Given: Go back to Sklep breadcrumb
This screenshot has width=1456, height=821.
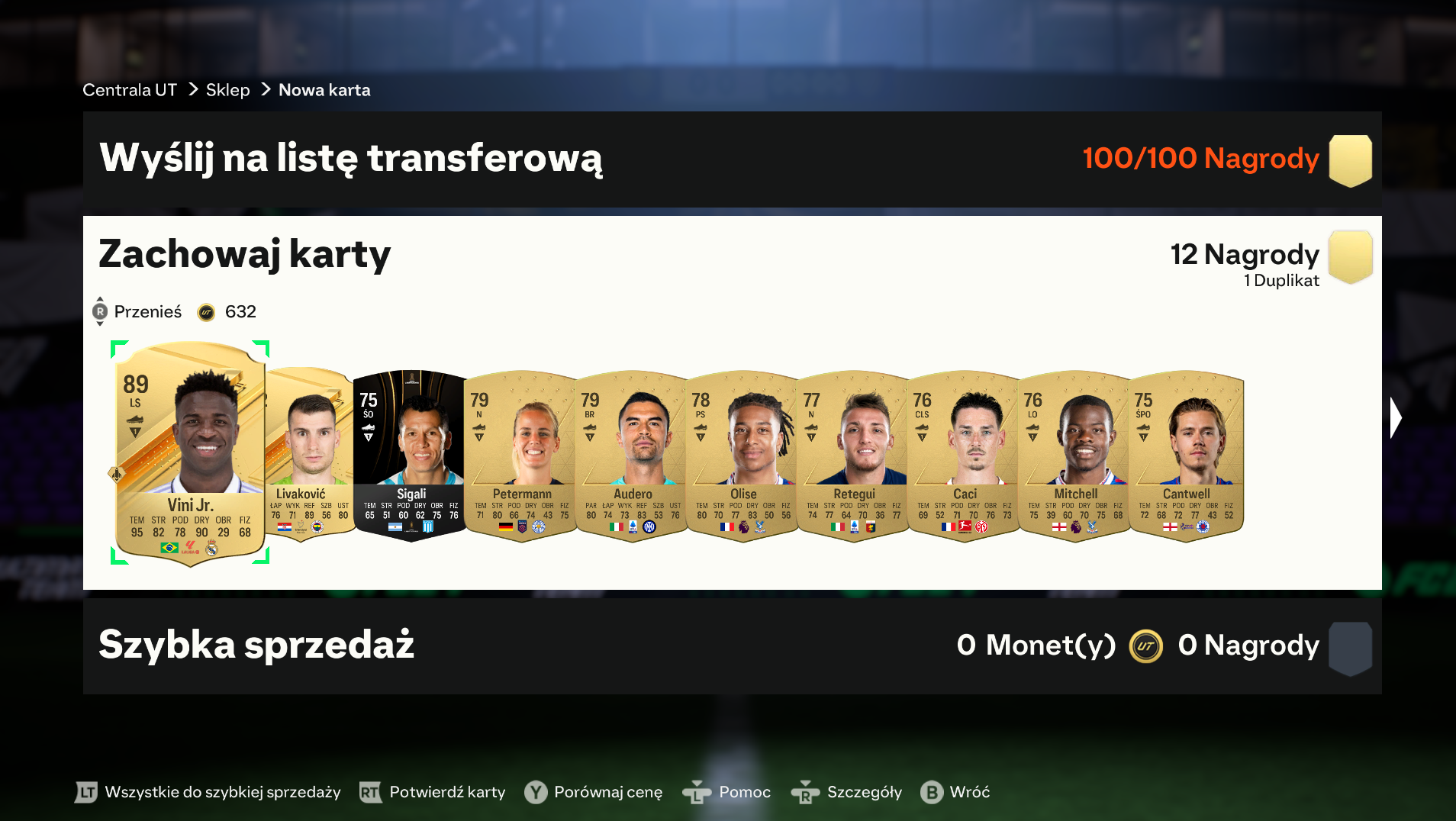Looking at the screenshot, I should click(x=227, y=90).
